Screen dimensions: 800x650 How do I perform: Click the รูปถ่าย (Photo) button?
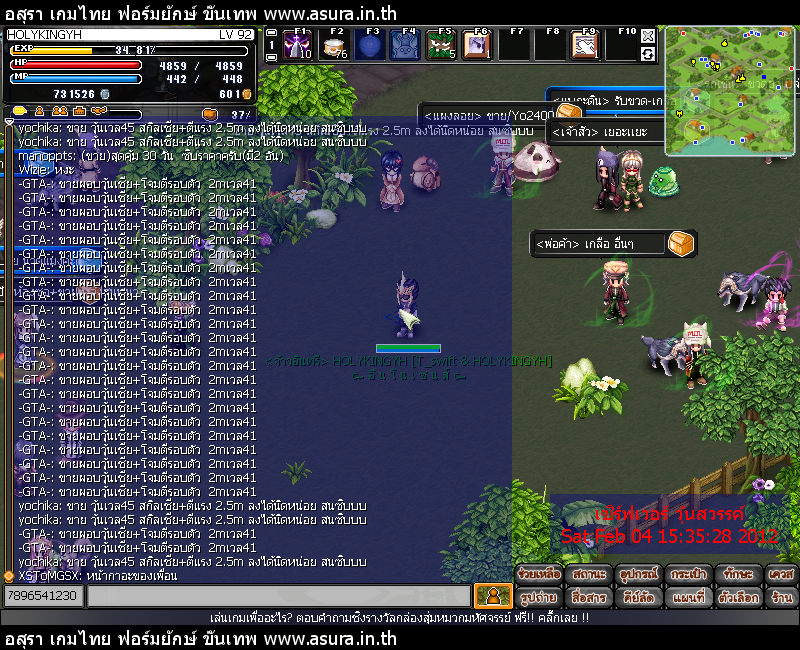[539, 597]
